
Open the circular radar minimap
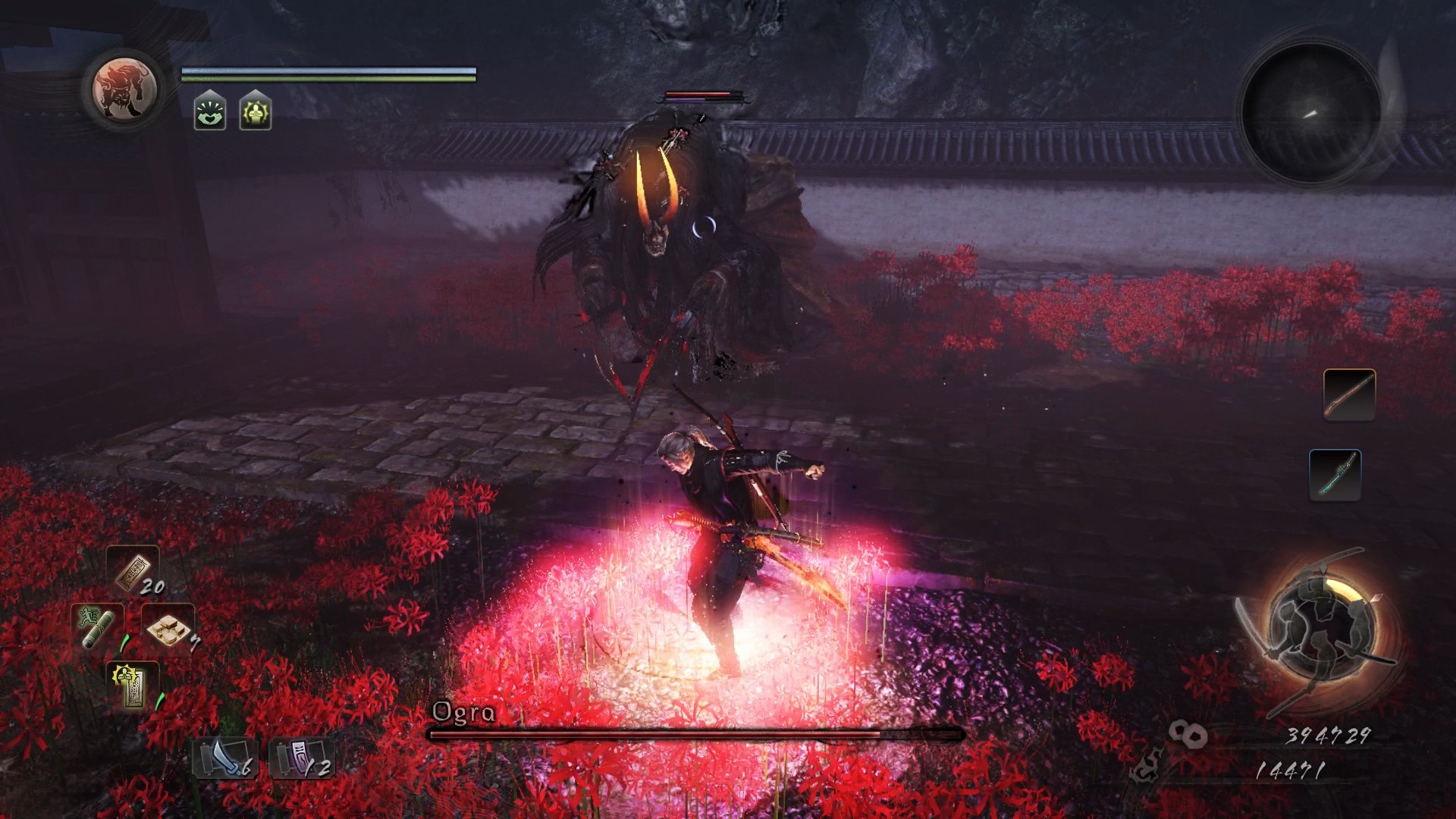tap(1311, 112)
